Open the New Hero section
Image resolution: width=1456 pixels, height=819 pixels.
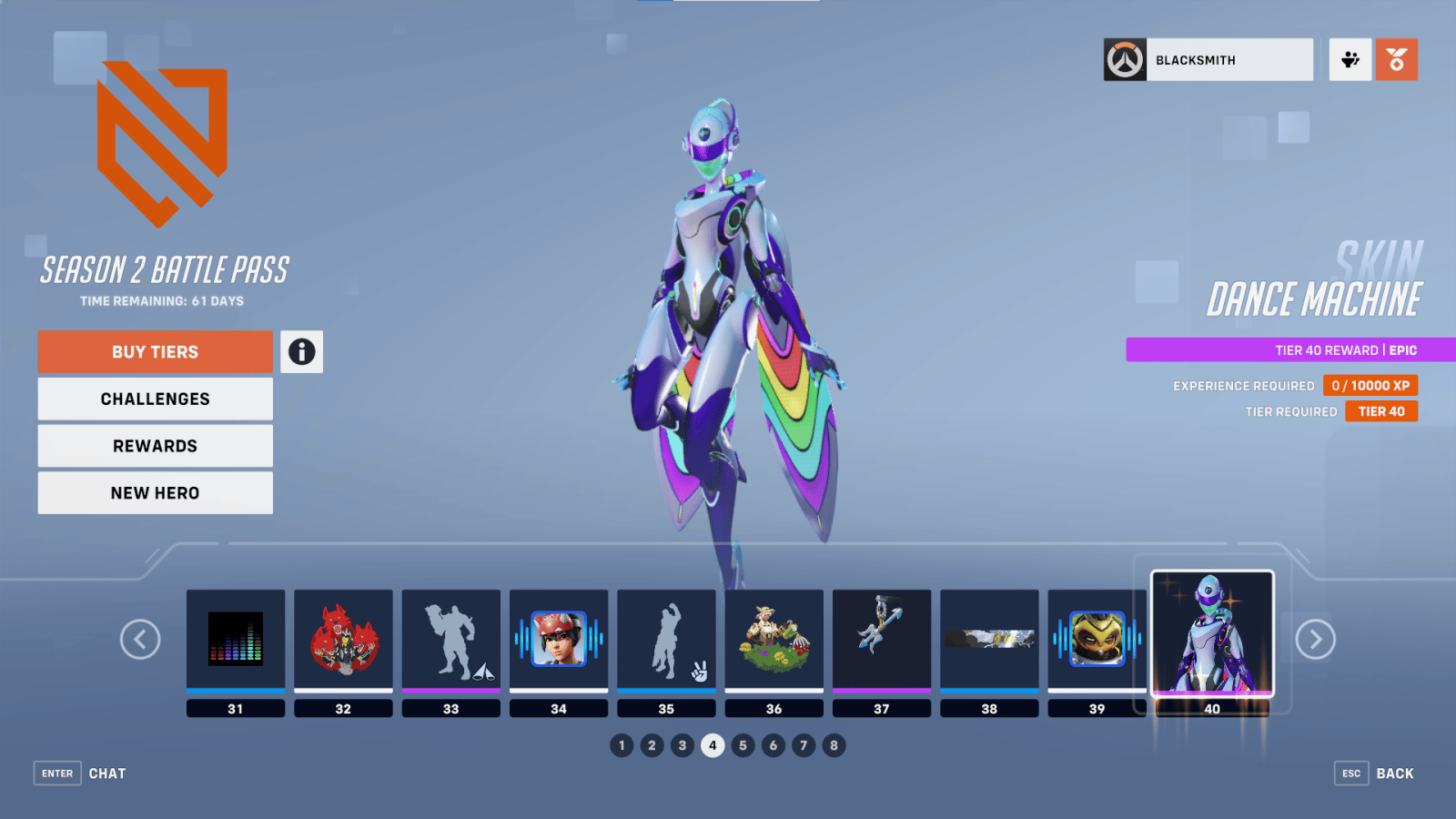coord(154,492)
